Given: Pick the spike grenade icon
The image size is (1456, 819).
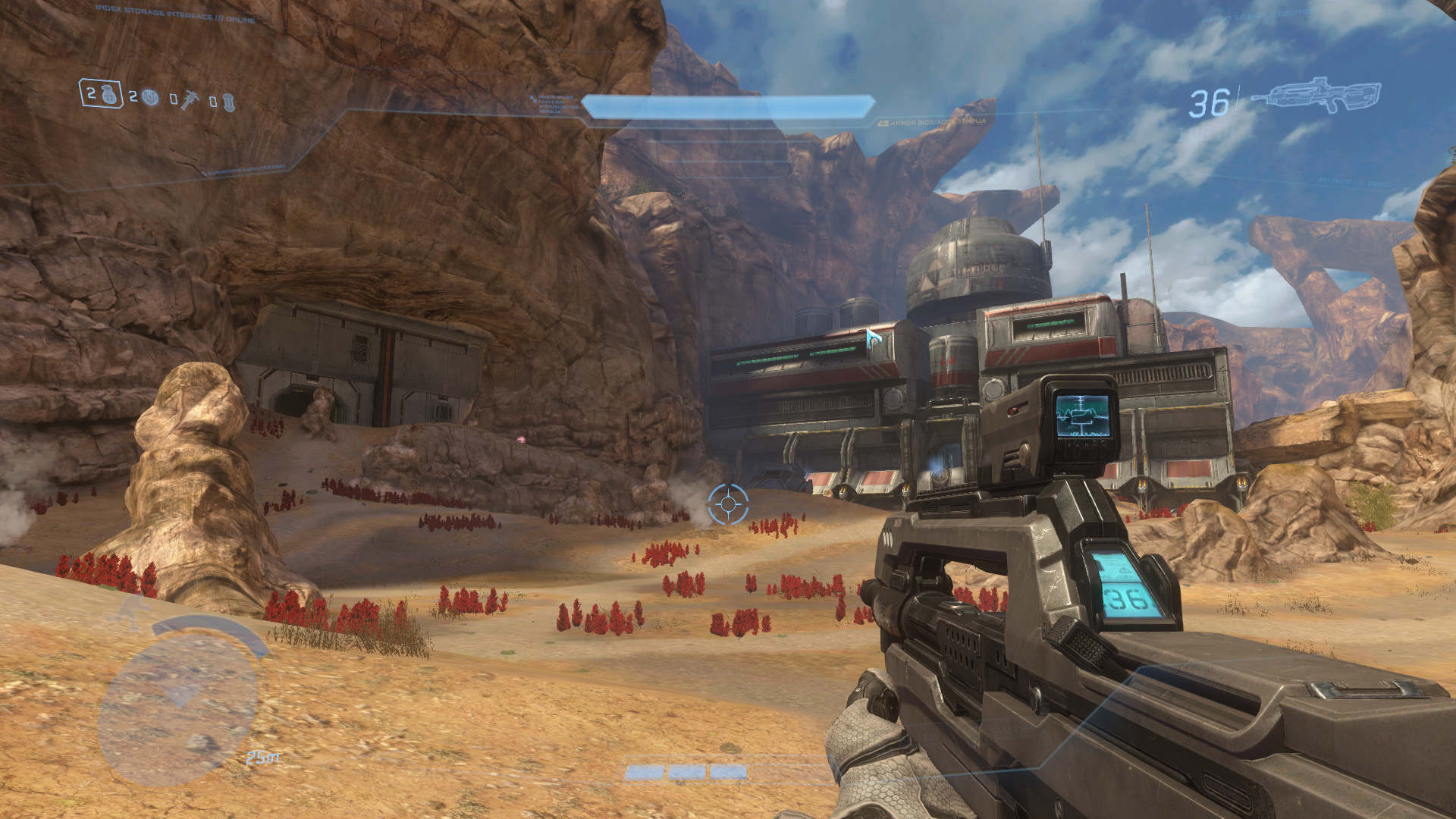Looking at the screenshot, I should pos(189,100).
